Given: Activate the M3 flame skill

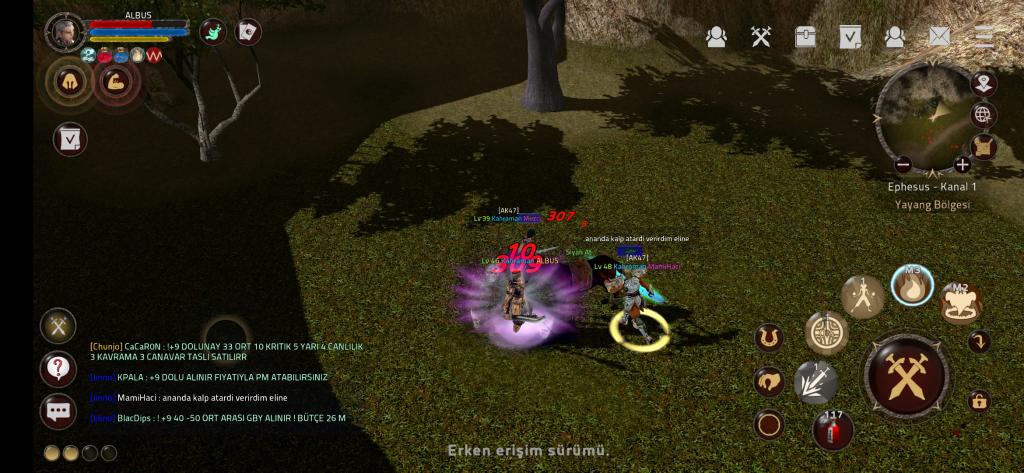Looking at the screenshot, I should (911, 287).
